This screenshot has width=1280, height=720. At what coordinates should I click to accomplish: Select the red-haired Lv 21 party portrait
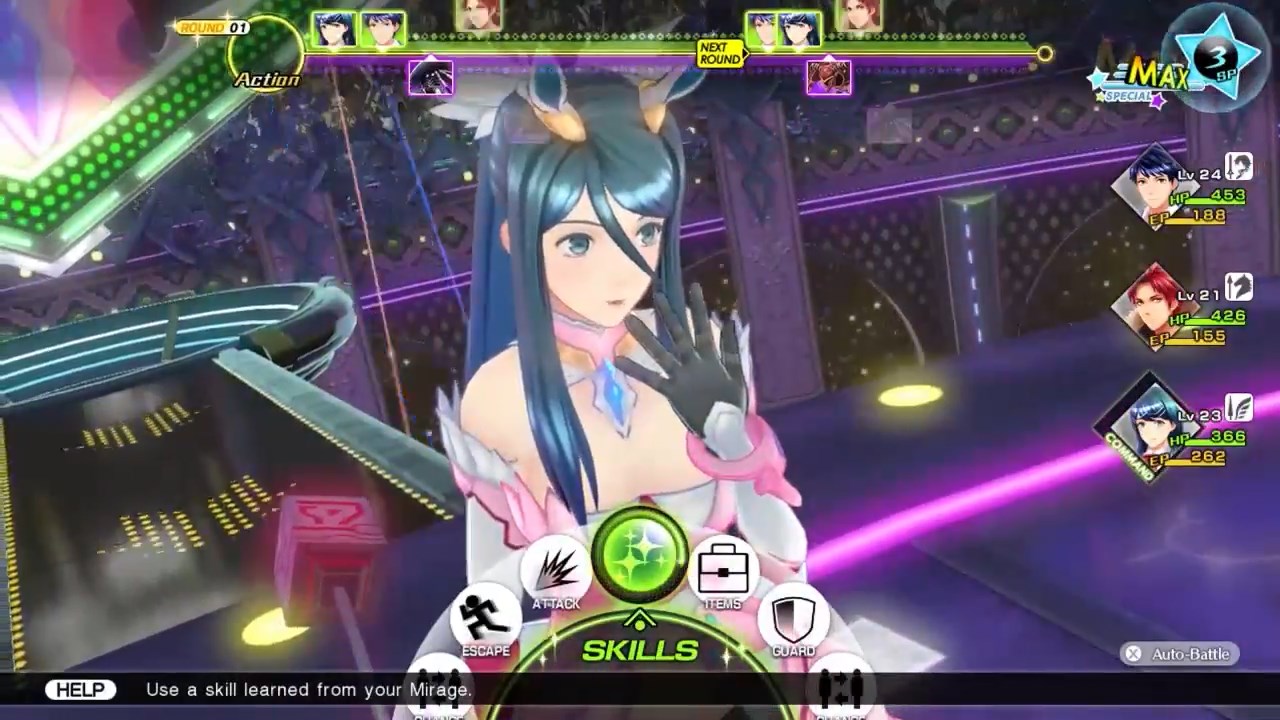pos(1152,304)
